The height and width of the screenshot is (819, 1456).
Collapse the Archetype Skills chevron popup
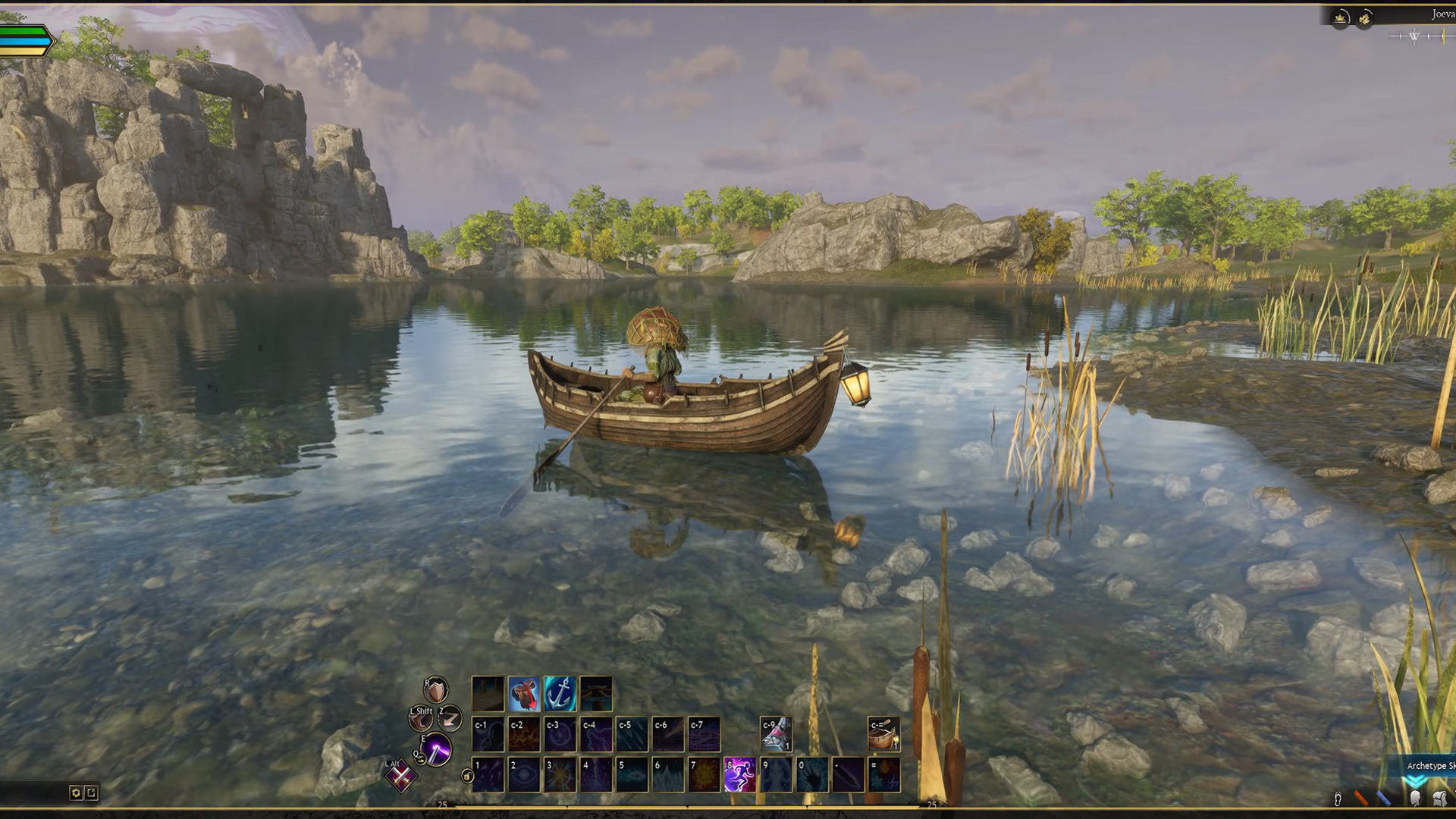[x=1416, y=781]
